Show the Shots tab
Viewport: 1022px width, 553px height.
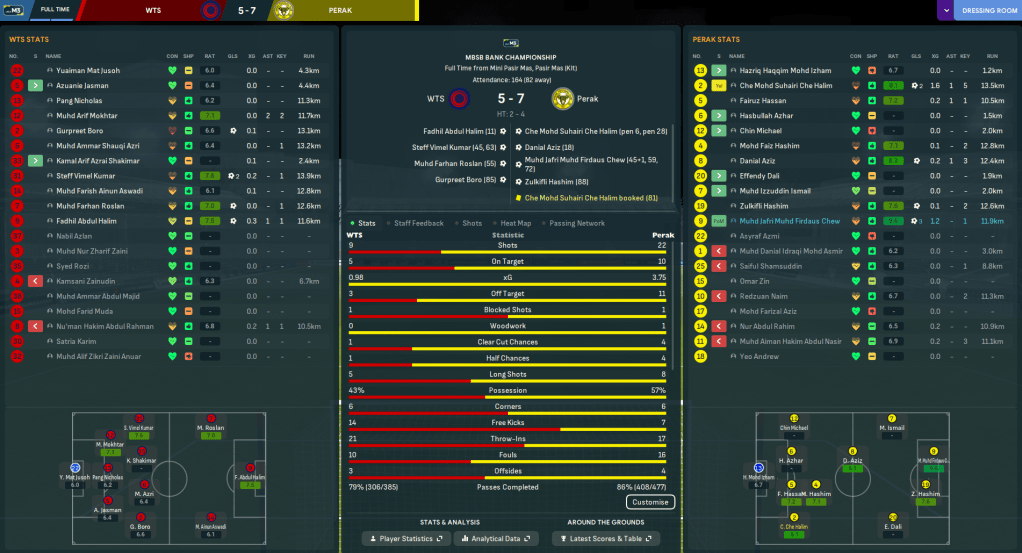click(471, 223)
